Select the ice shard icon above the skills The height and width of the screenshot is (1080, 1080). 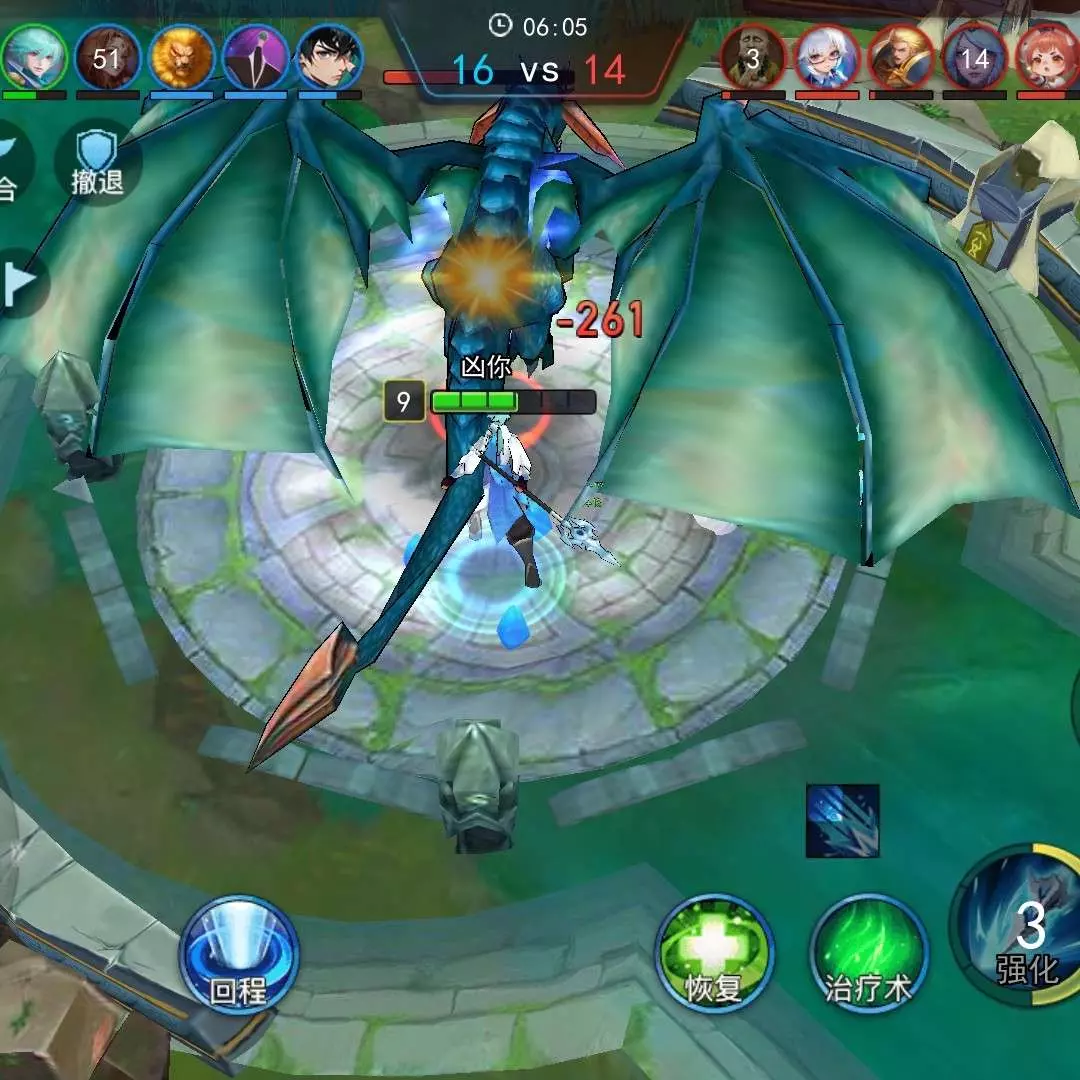click(x=843, y=821)
